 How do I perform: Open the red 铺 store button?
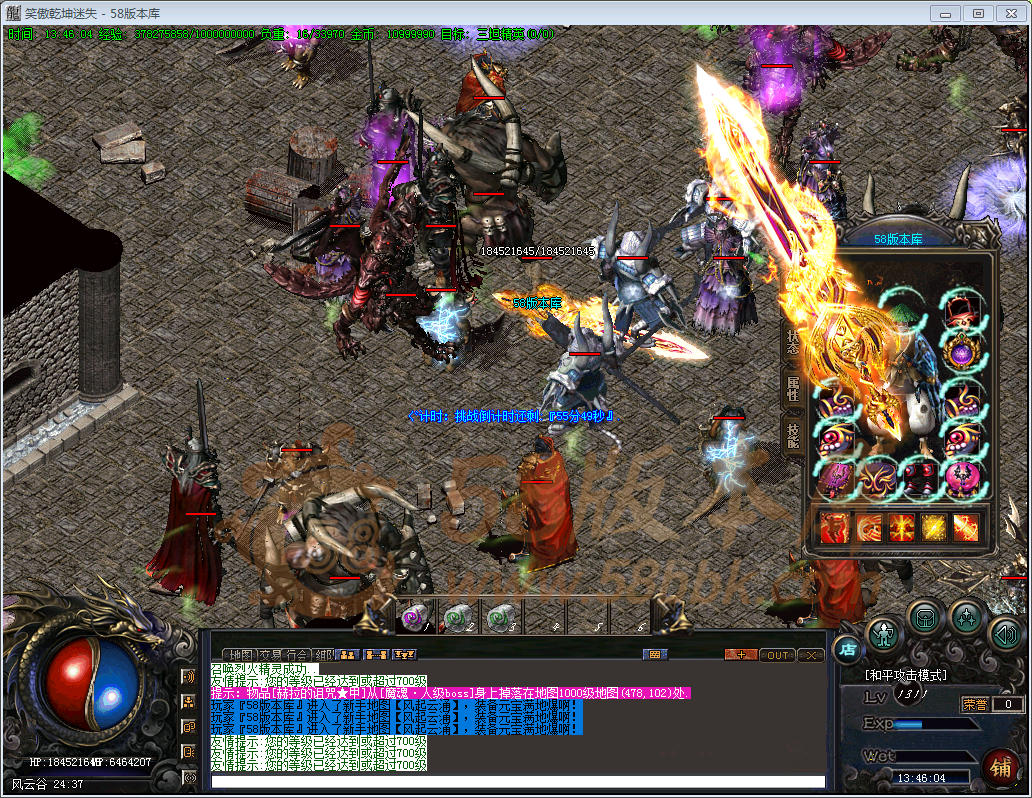(996, 767)
